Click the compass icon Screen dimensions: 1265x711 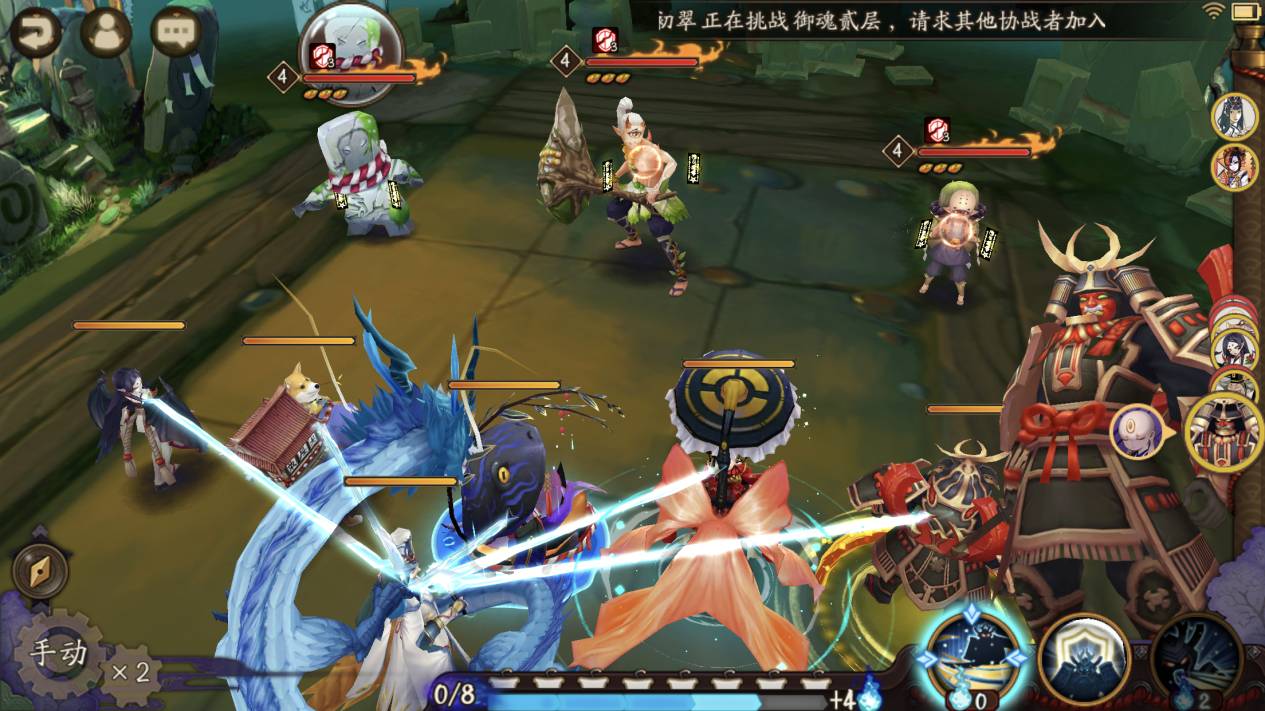click(x=40, y=573)
